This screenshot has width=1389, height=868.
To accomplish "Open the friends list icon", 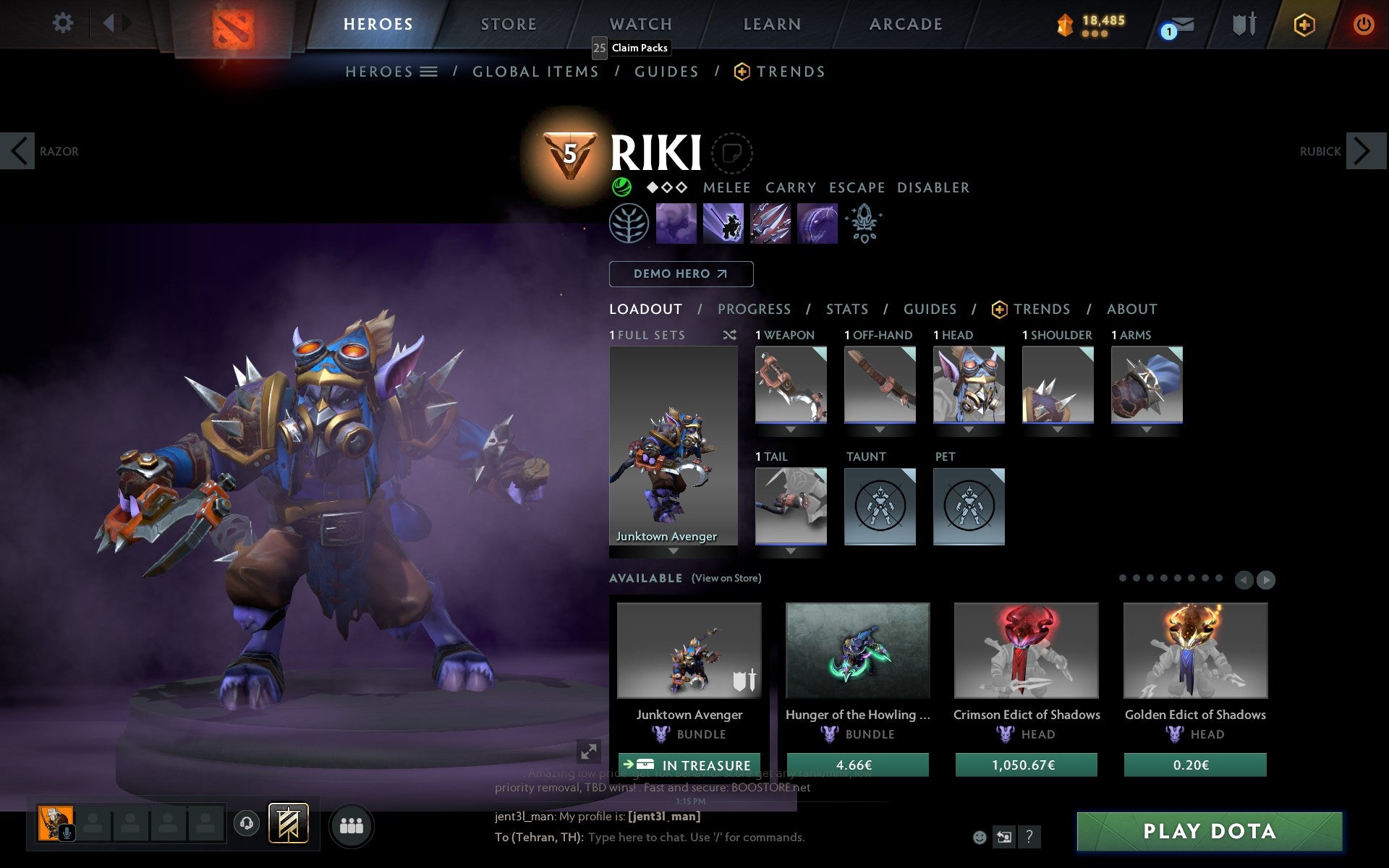I will coord(351,823).
